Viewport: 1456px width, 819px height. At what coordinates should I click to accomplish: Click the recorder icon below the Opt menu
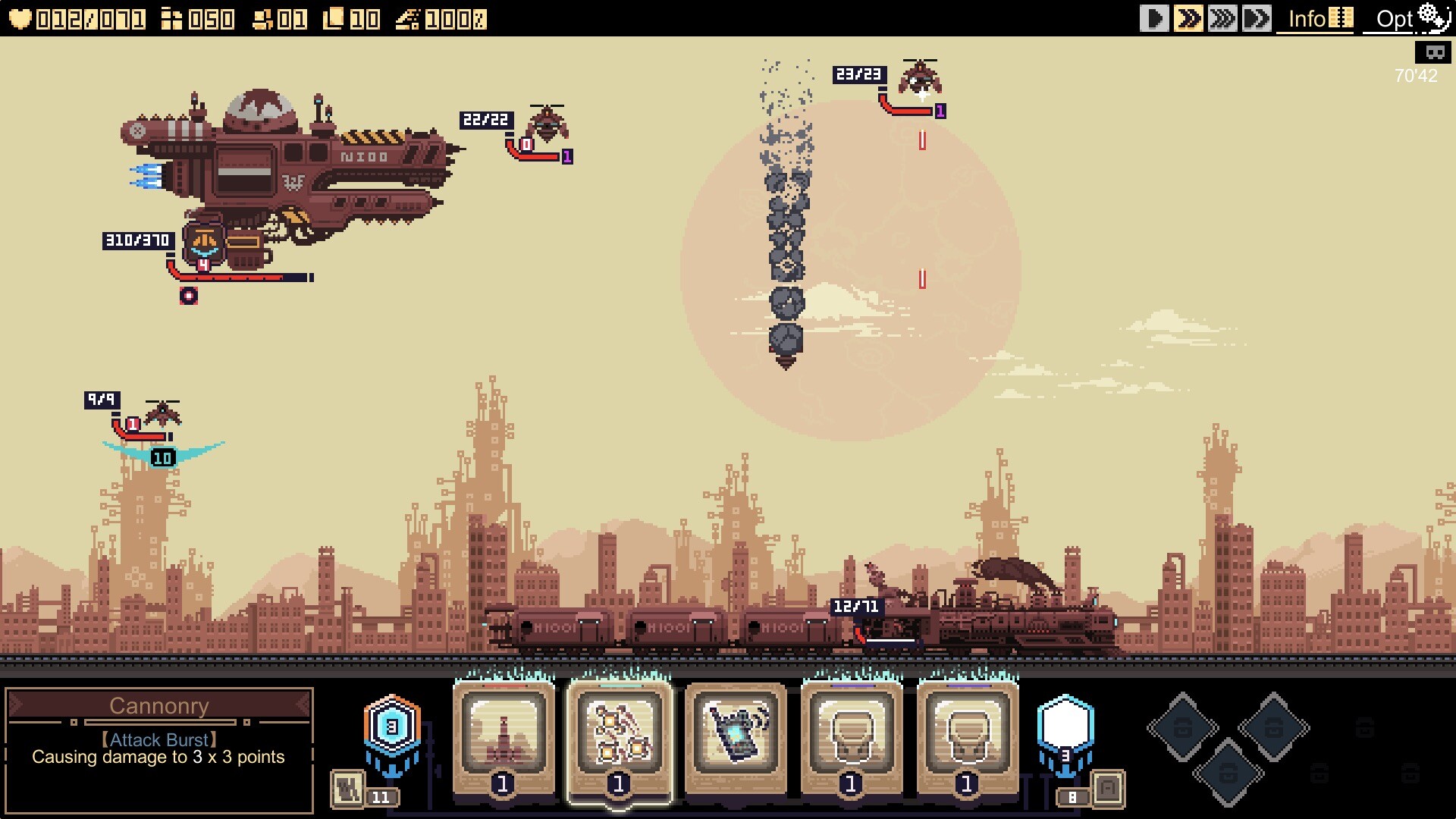(x=1433, y=53)
